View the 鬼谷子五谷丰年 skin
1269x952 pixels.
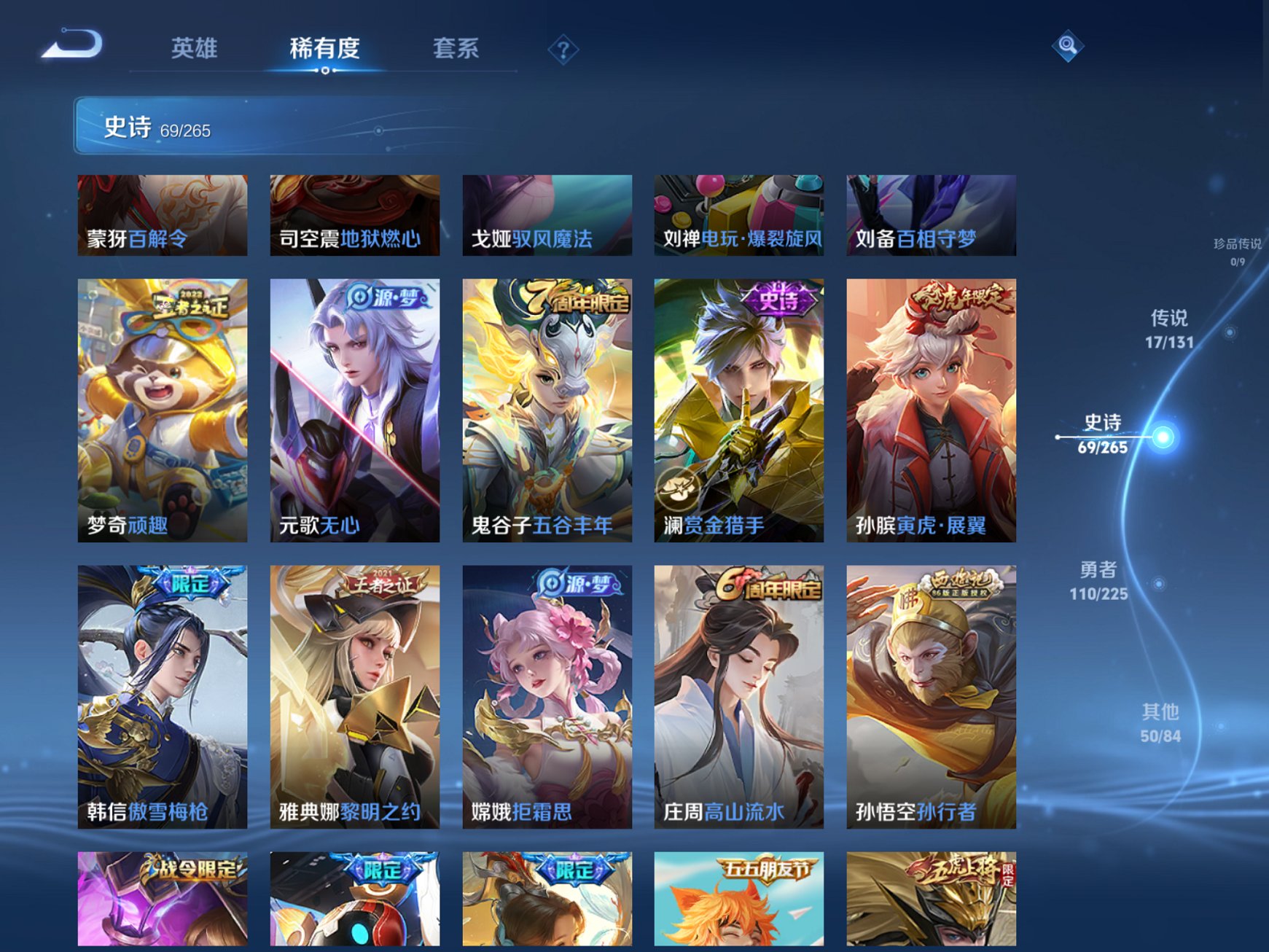[546, 415]
